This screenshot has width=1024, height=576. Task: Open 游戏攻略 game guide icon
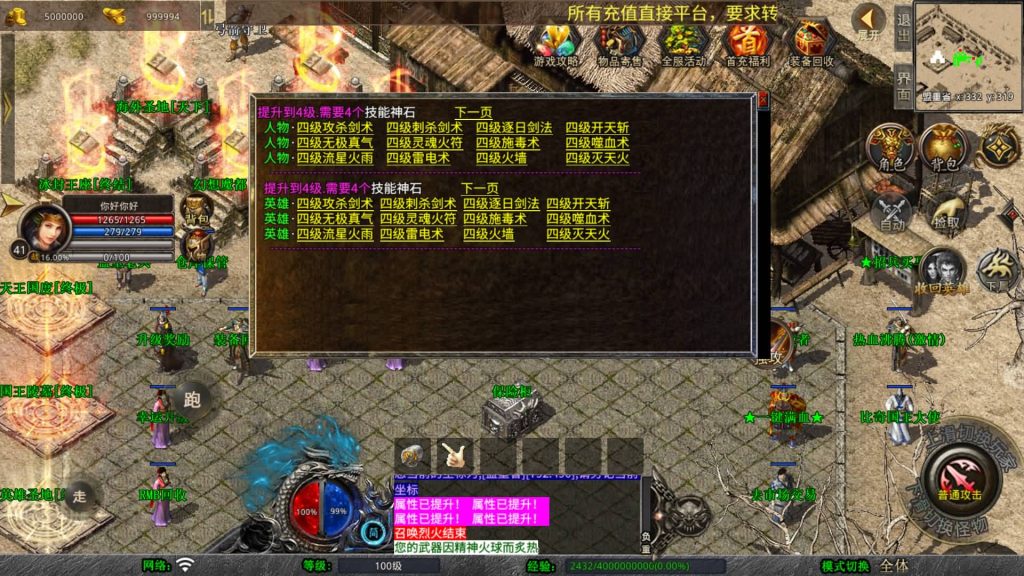(x=558, y=44)
